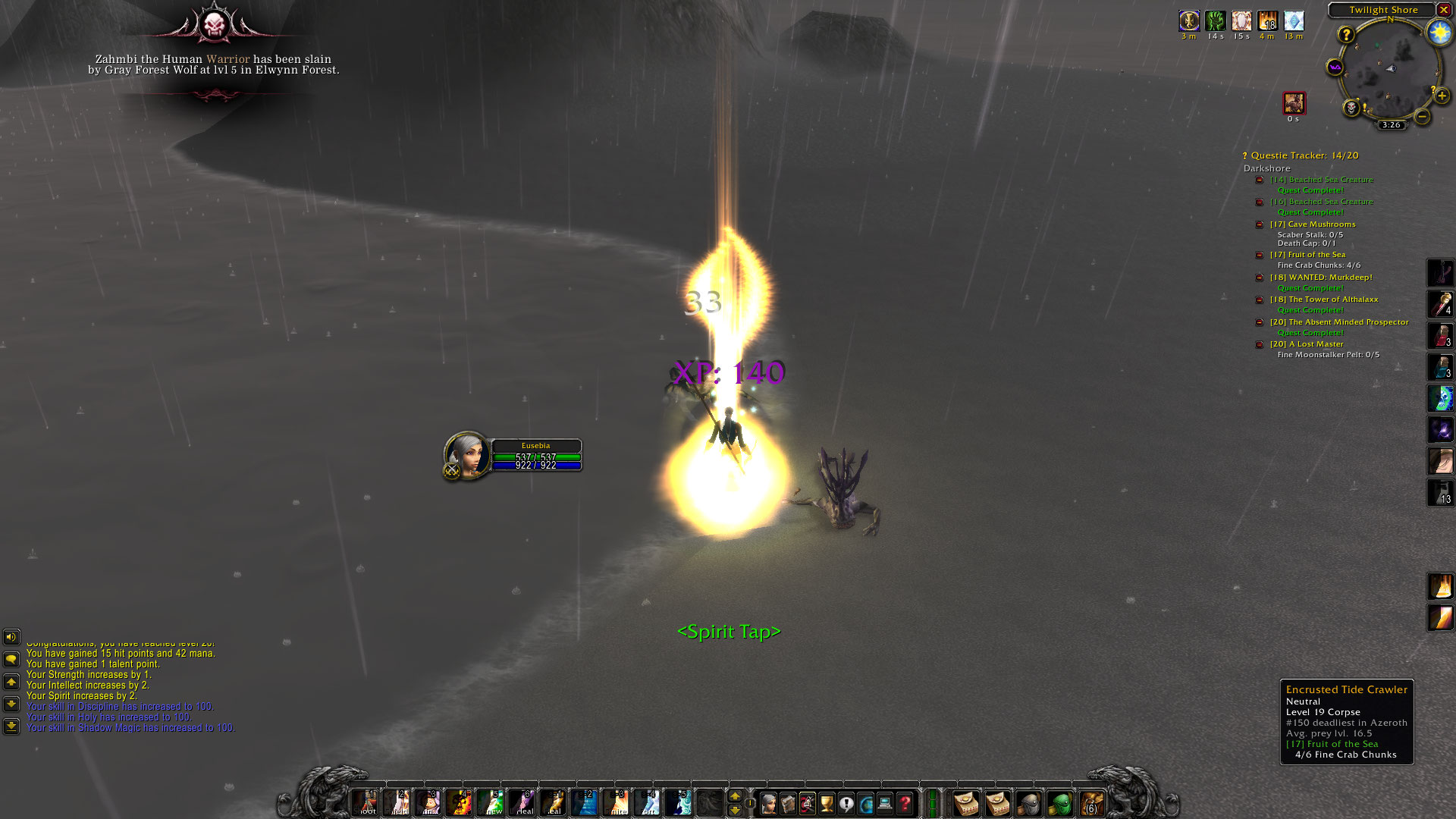Open the WeakAuras minimap button
1456x819 pixels.
pyautogui.click(x=1335, y=67)
